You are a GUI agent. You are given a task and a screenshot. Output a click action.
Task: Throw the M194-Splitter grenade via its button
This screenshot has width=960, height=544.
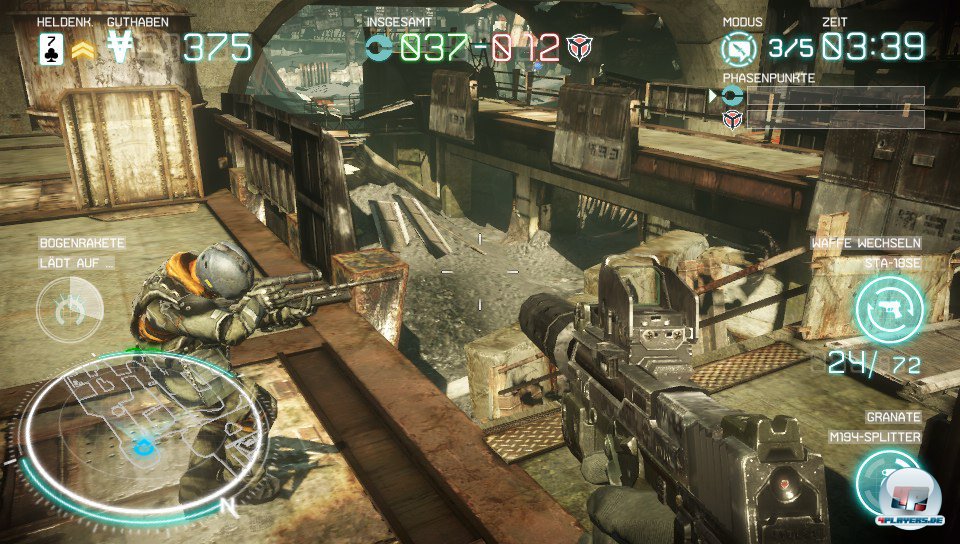[x=886, y=482]
